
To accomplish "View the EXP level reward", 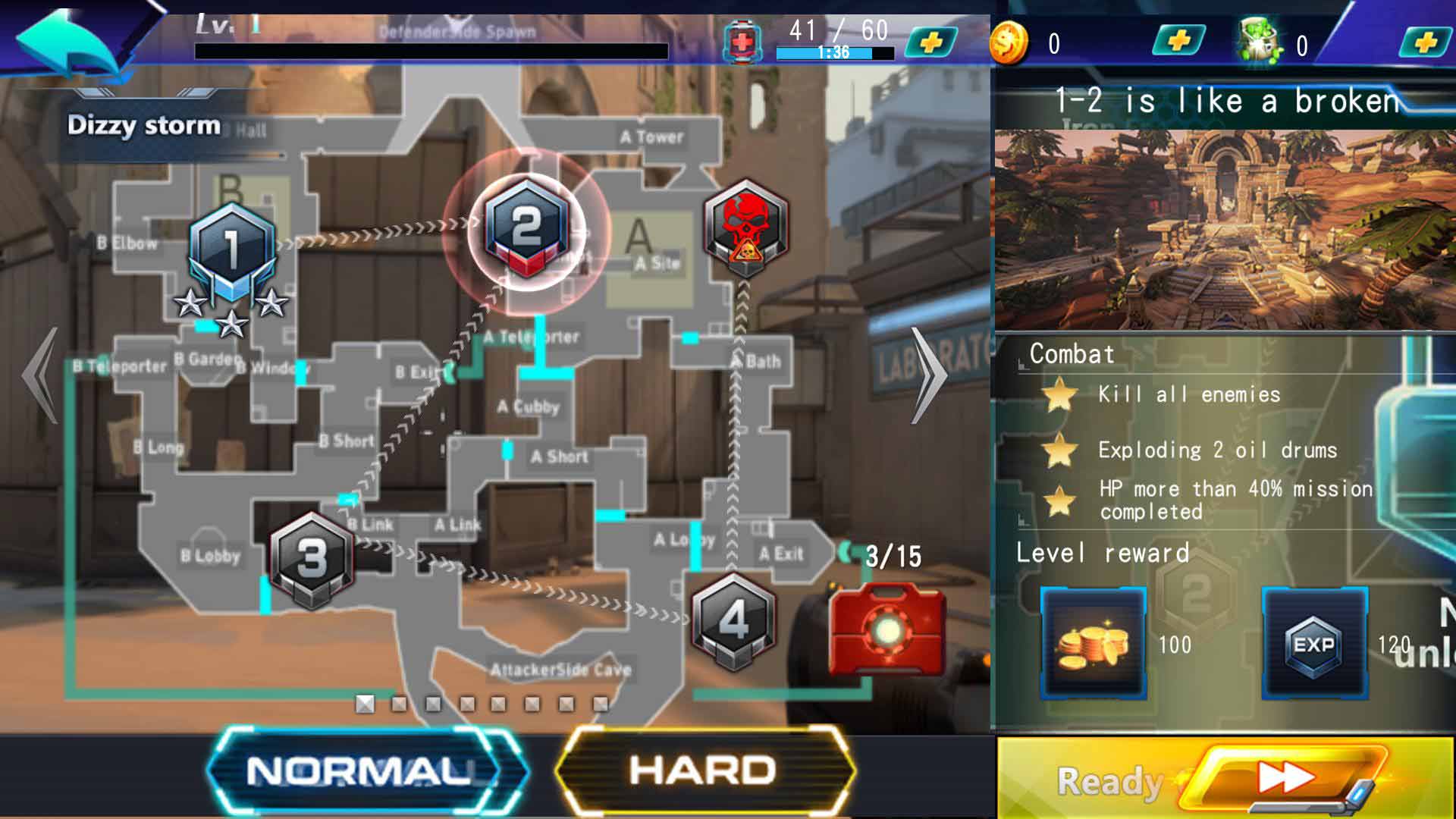I will point(1314,643).
